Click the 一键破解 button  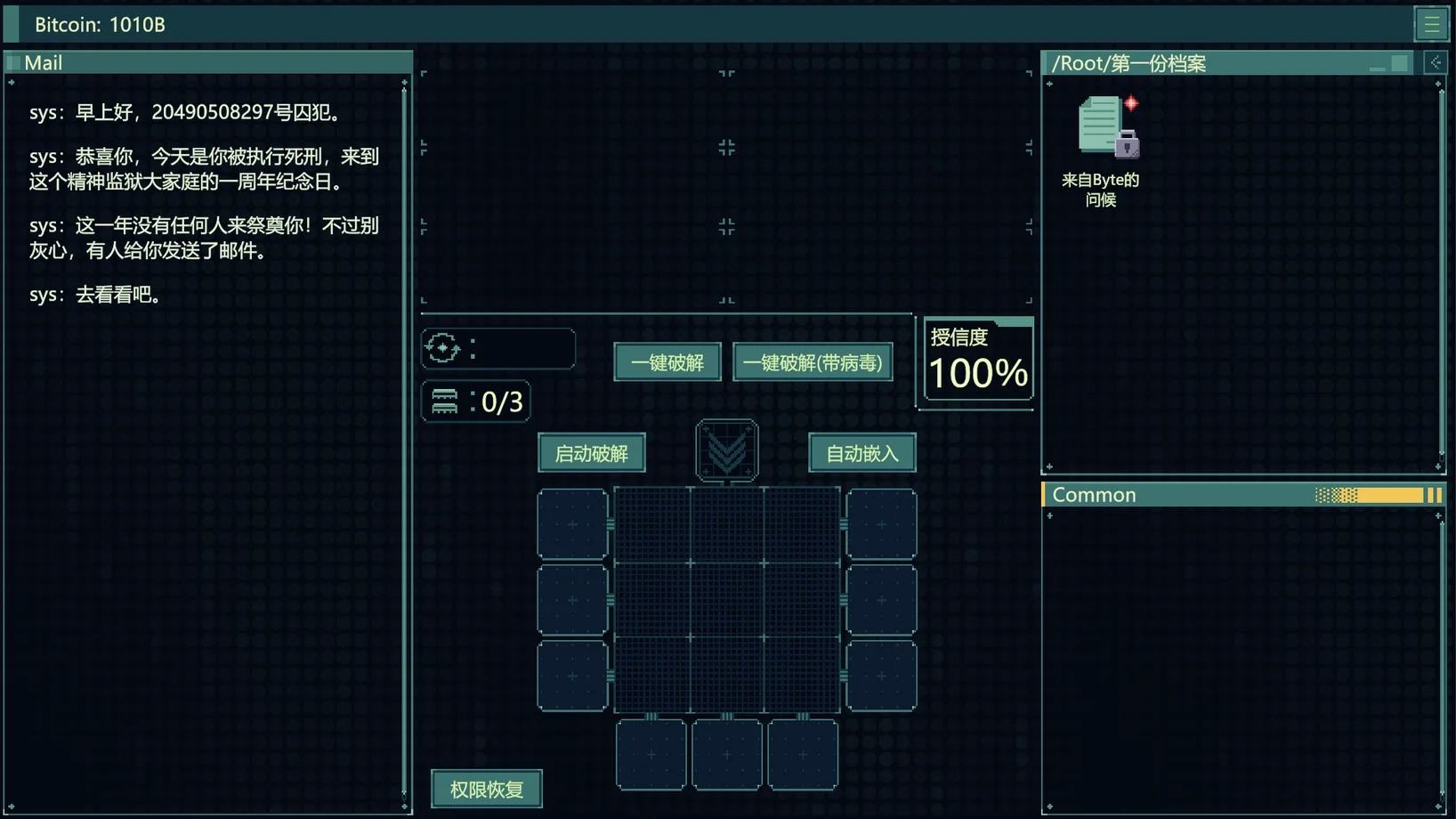coord(667,362)
